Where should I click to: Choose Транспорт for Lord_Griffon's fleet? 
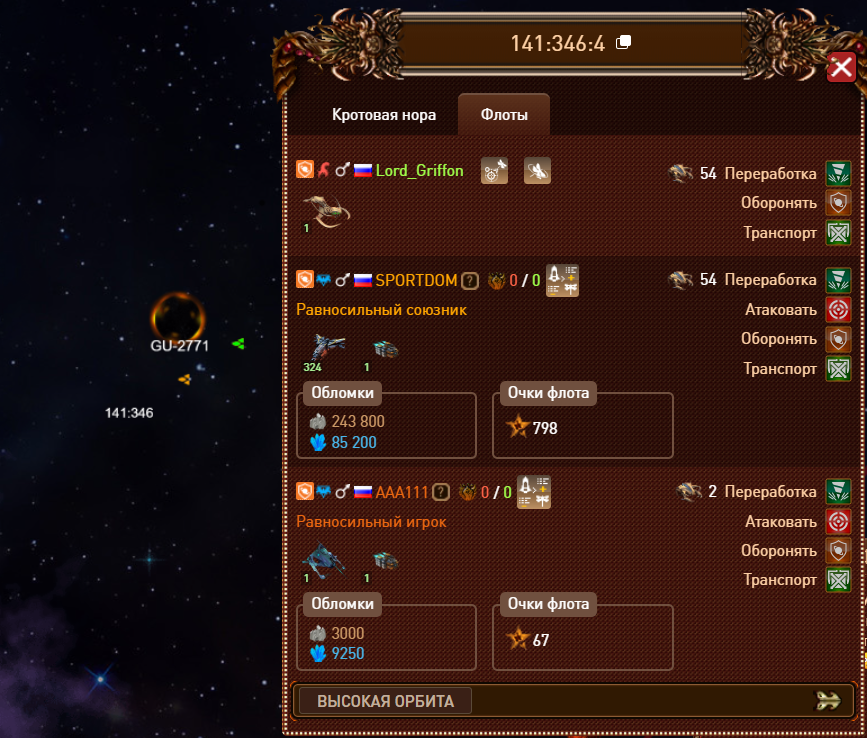click(x=837, y=233)
